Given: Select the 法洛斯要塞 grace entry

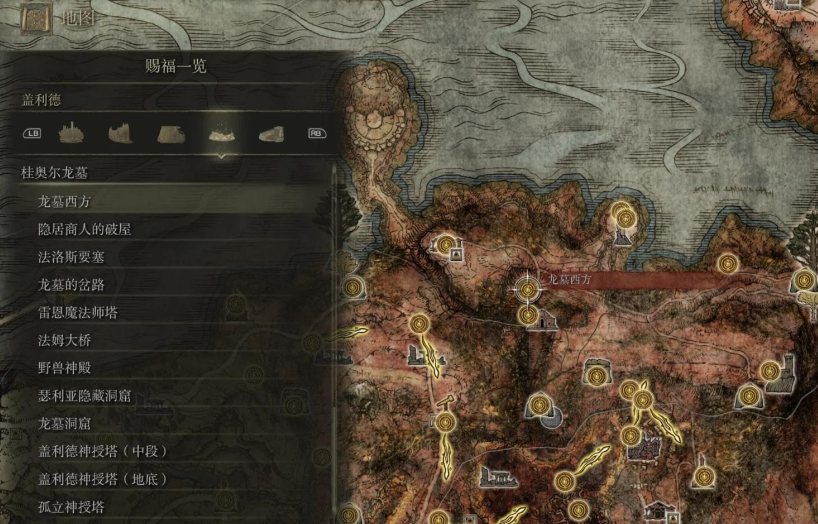Looking at the screenshot, I should (71, 257).
